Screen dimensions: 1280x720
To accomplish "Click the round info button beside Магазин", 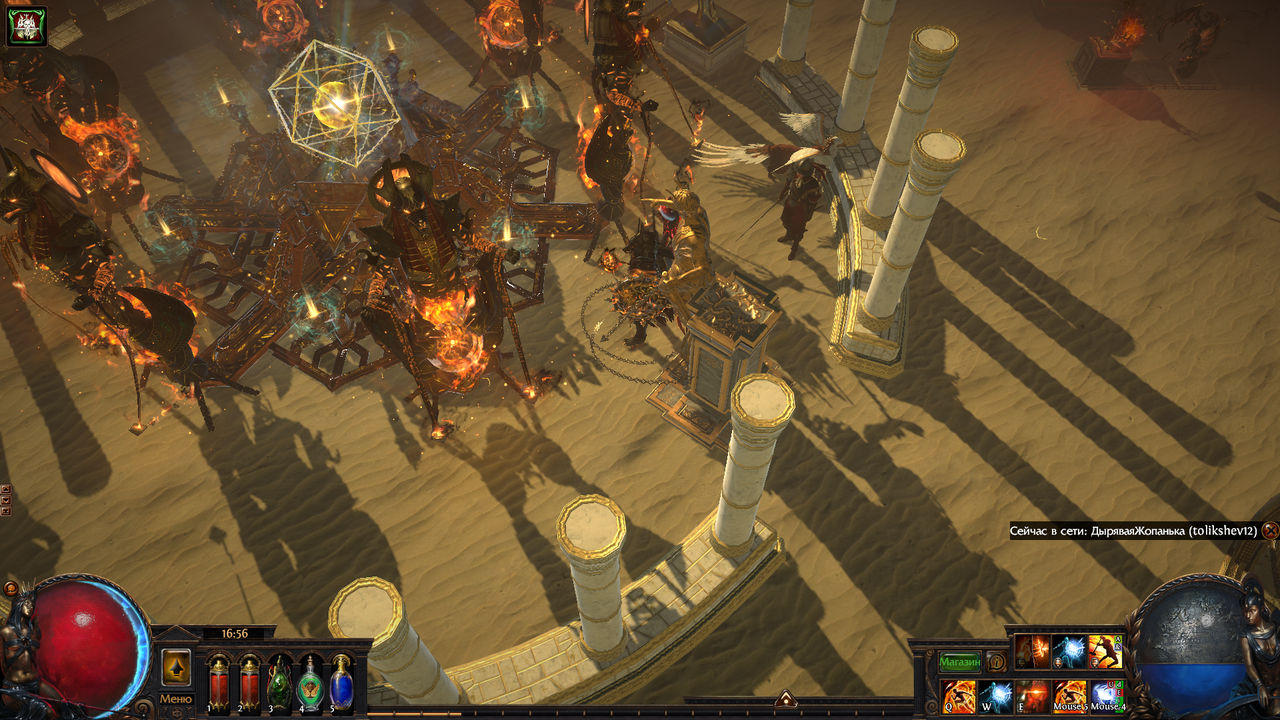I will click(996, 662).
